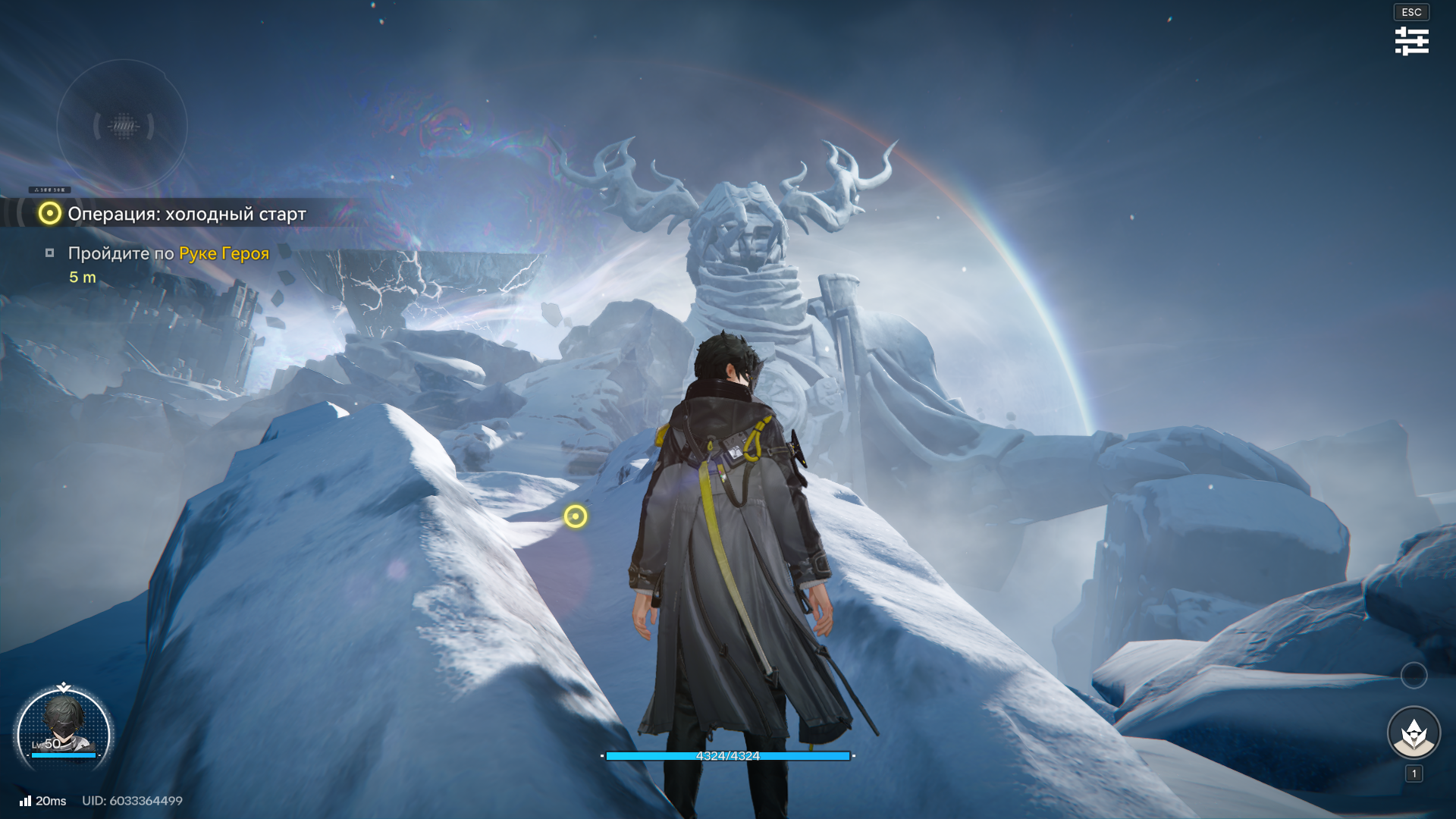Click the small empty circle button above skill
The width and height of the screenshot is (1456, 819).
pos(1414,675)
